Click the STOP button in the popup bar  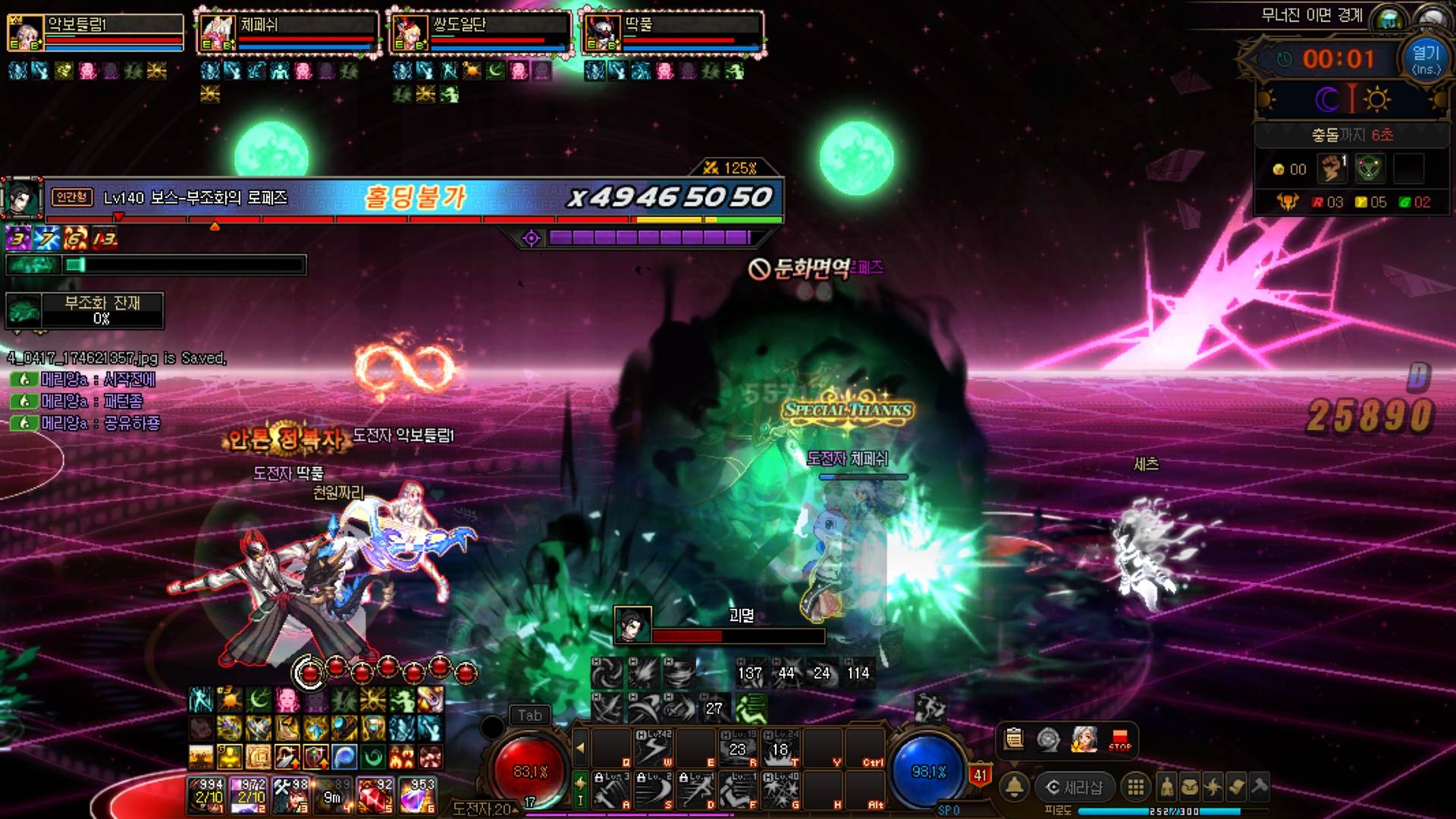point(1119,739)
